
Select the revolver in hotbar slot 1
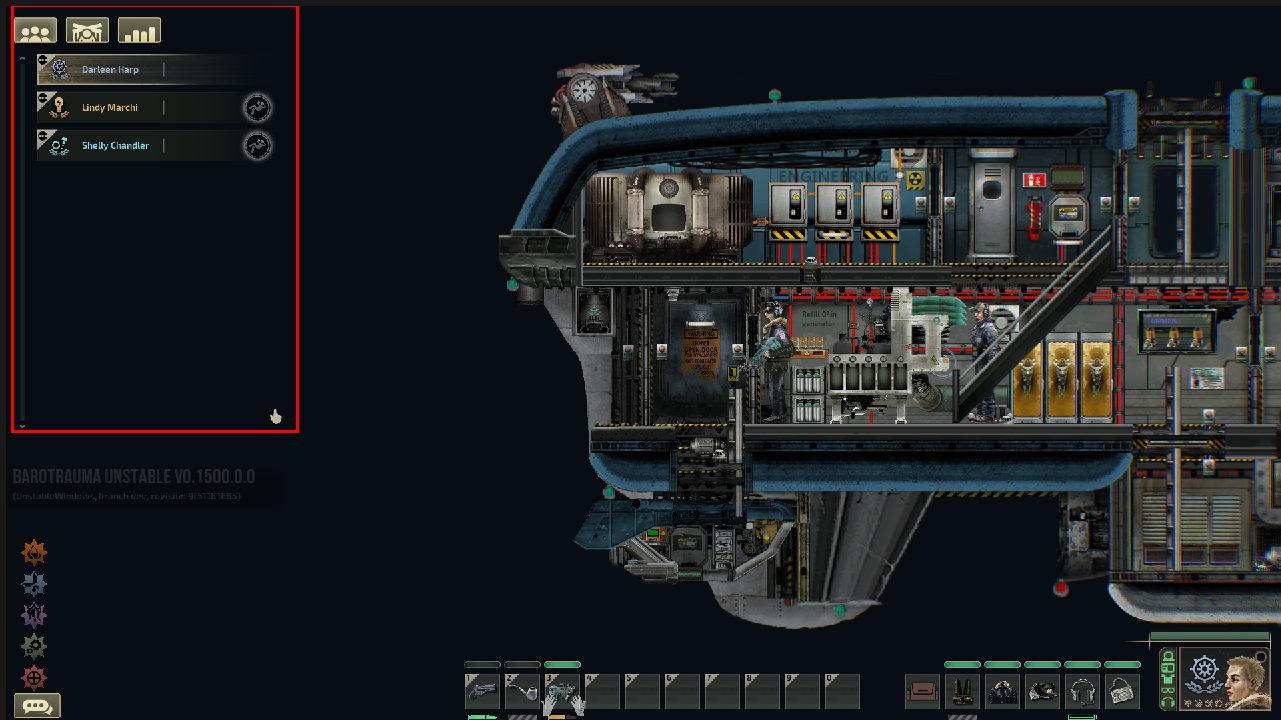tap(482, 691)
